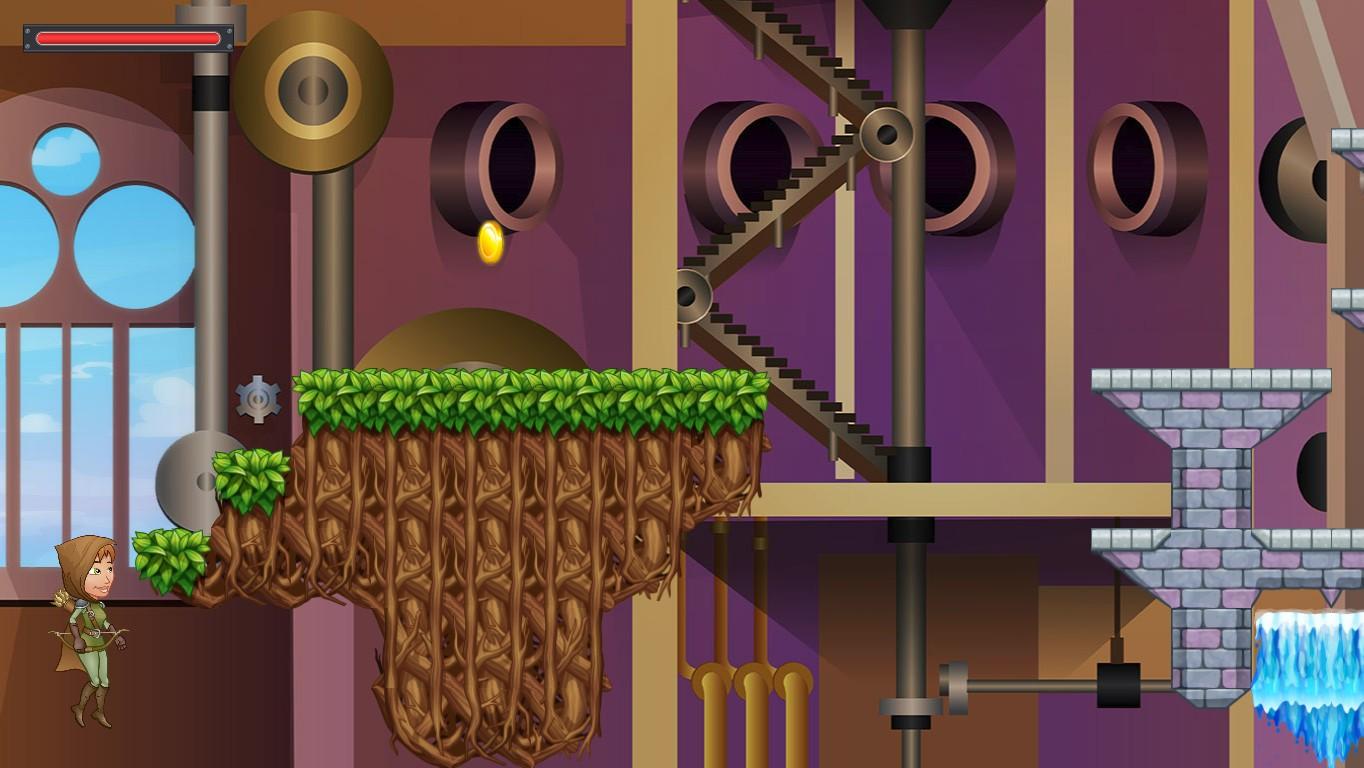Toggle the lower hanging leaf cluster
The height and width of the screenshot is (768, 1364).
(168, 557)
